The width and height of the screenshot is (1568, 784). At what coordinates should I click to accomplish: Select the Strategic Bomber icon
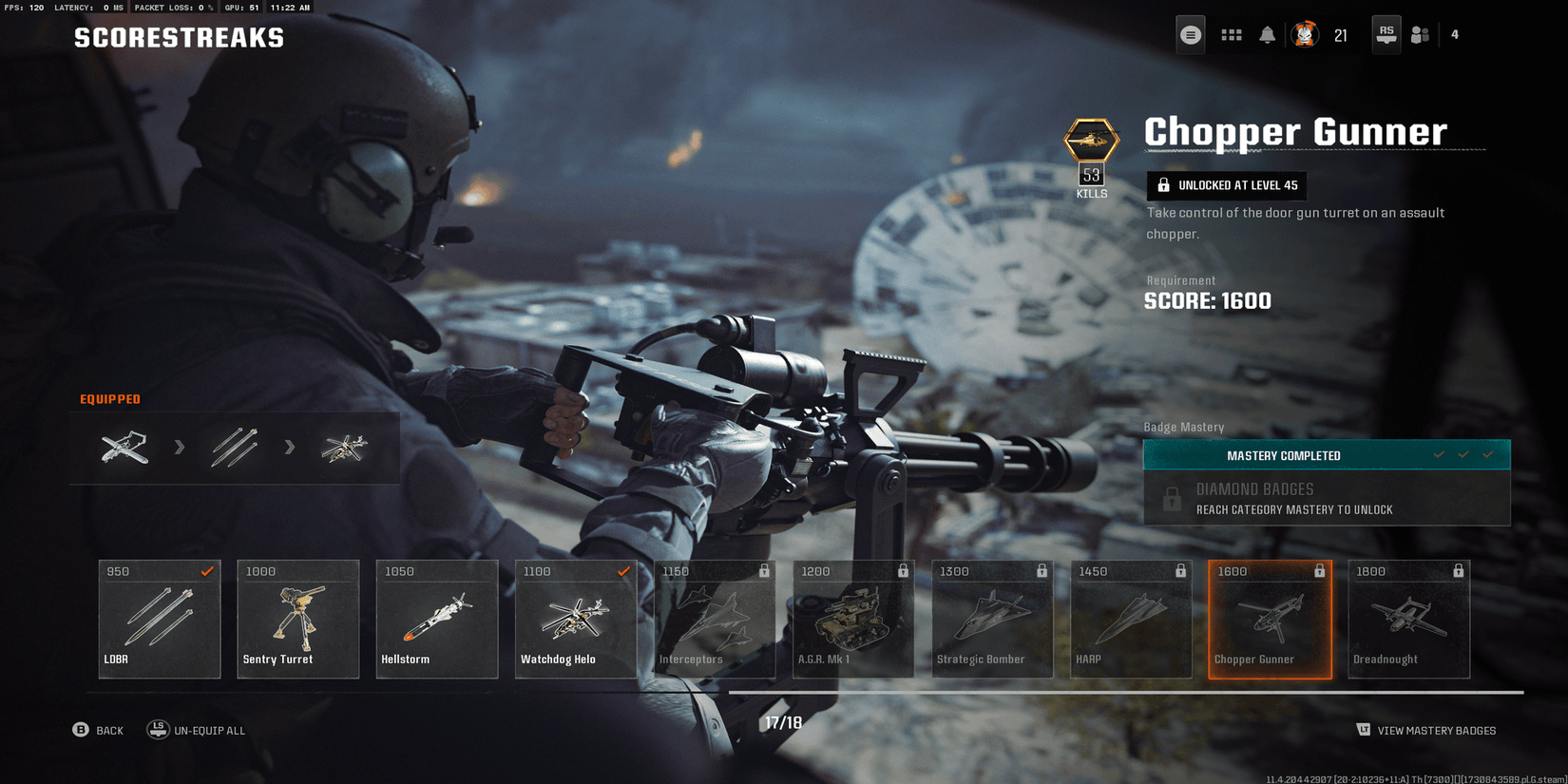tap(991, 618)
